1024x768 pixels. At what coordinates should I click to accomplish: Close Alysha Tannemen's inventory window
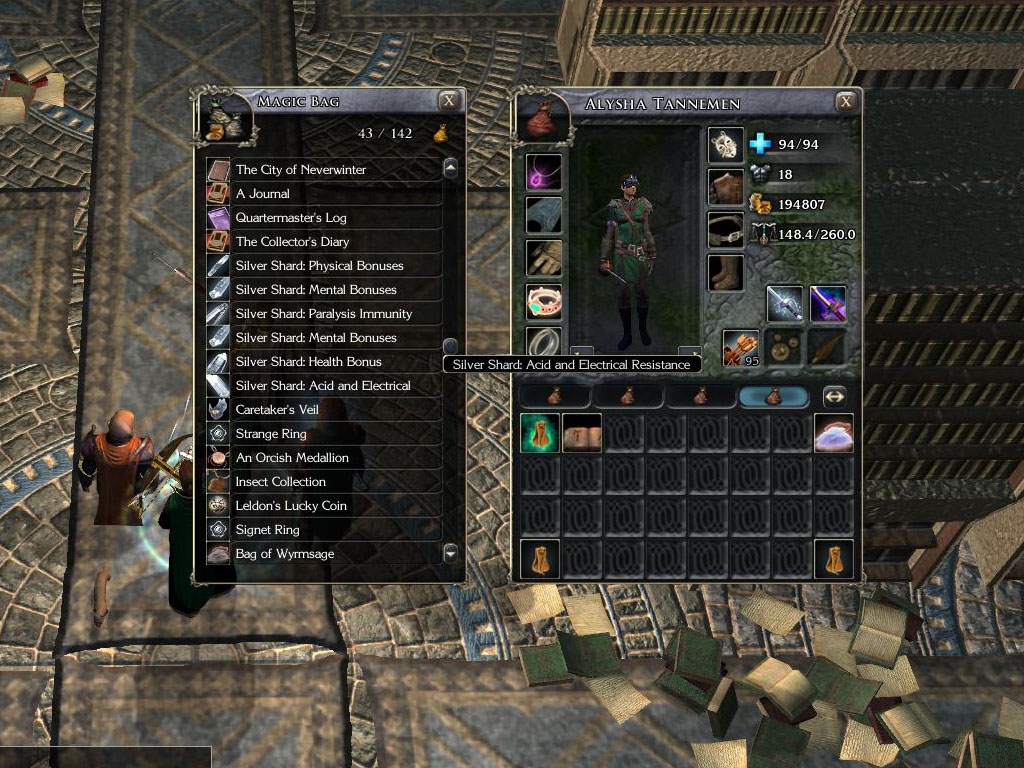point(846,101)
